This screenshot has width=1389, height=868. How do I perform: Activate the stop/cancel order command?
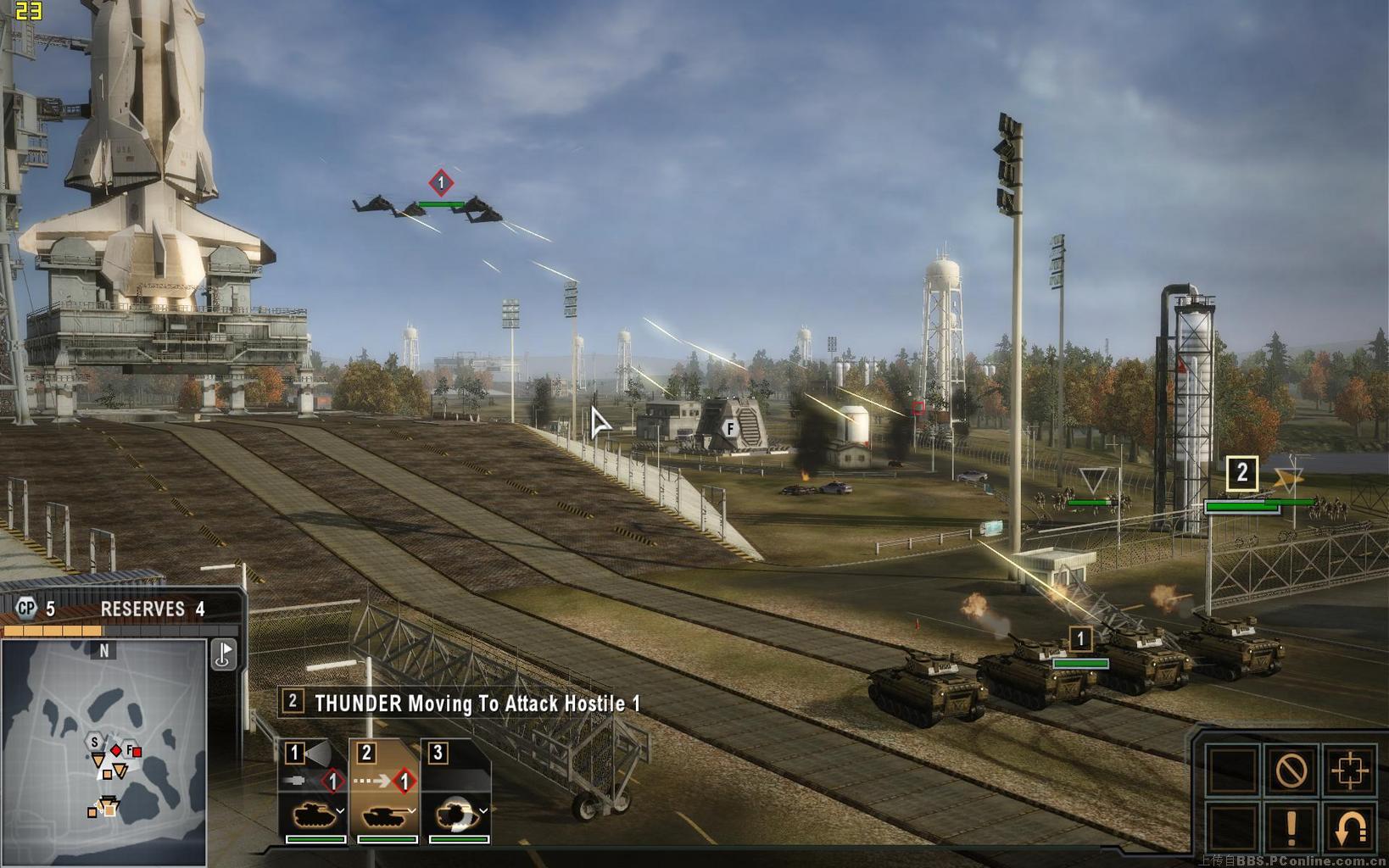1291,771
